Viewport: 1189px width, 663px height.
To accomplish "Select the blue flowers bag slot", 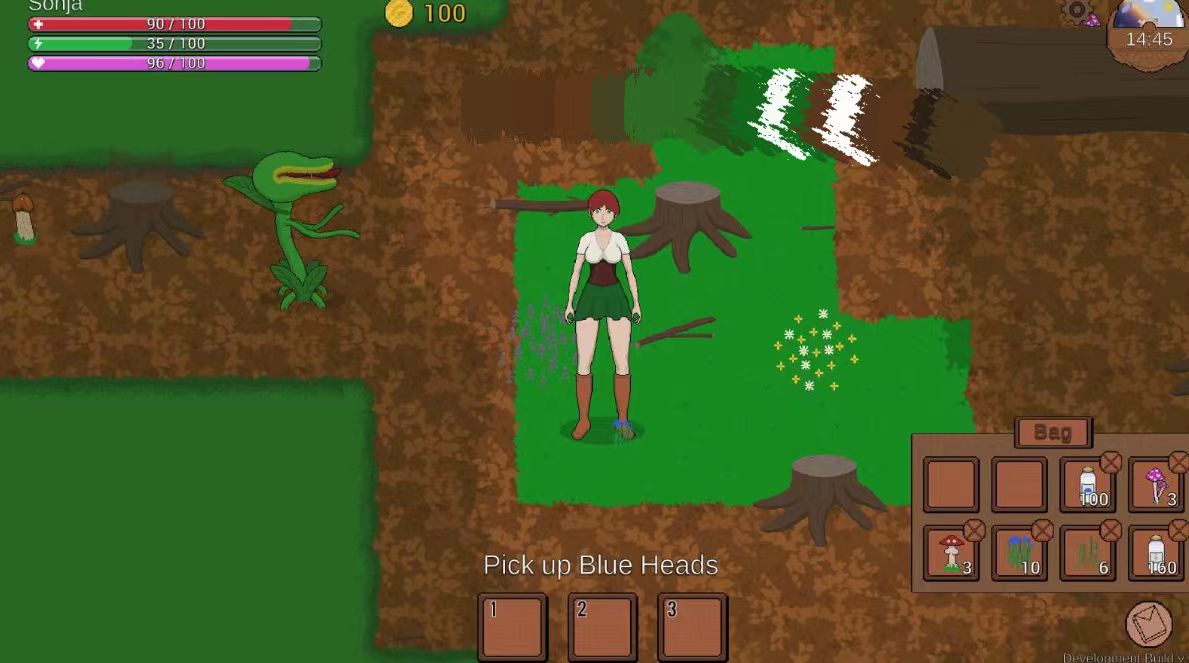I will (1019, 554).
